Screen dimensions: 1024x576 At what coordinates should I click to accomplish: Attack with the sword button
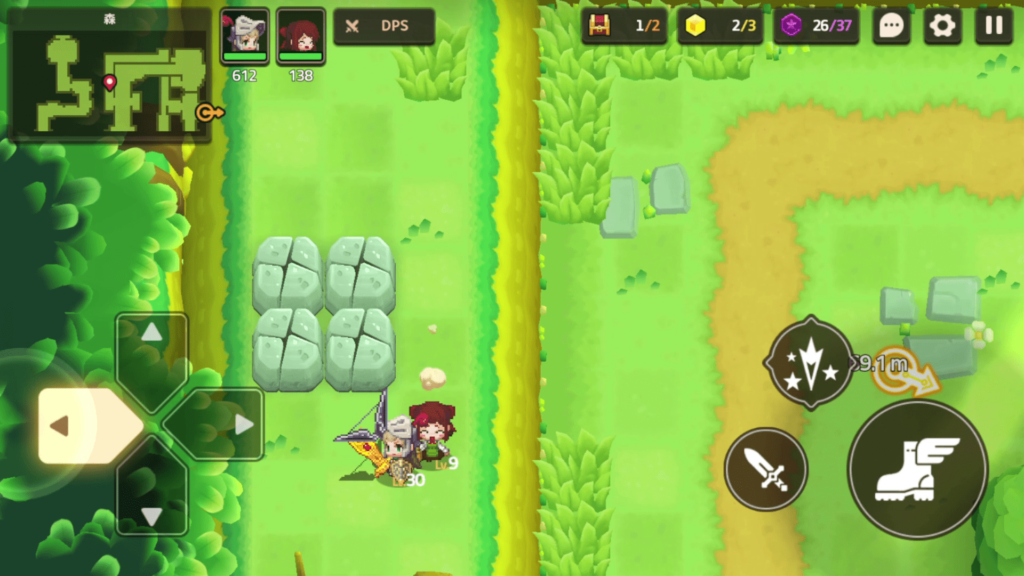[x=766, y=468]
